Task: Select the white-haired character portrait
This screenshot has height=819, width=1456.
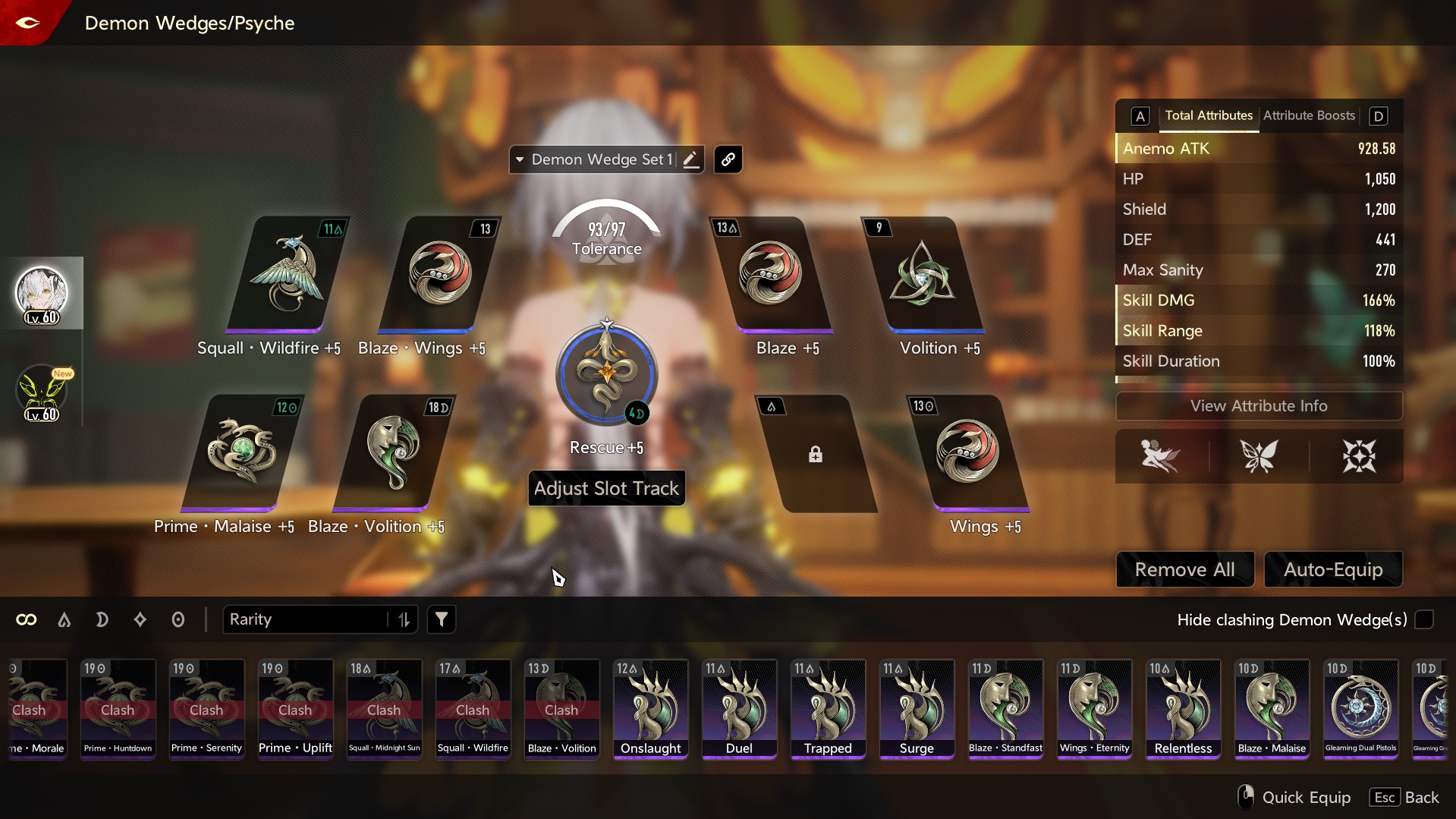Action: (42, 293)
